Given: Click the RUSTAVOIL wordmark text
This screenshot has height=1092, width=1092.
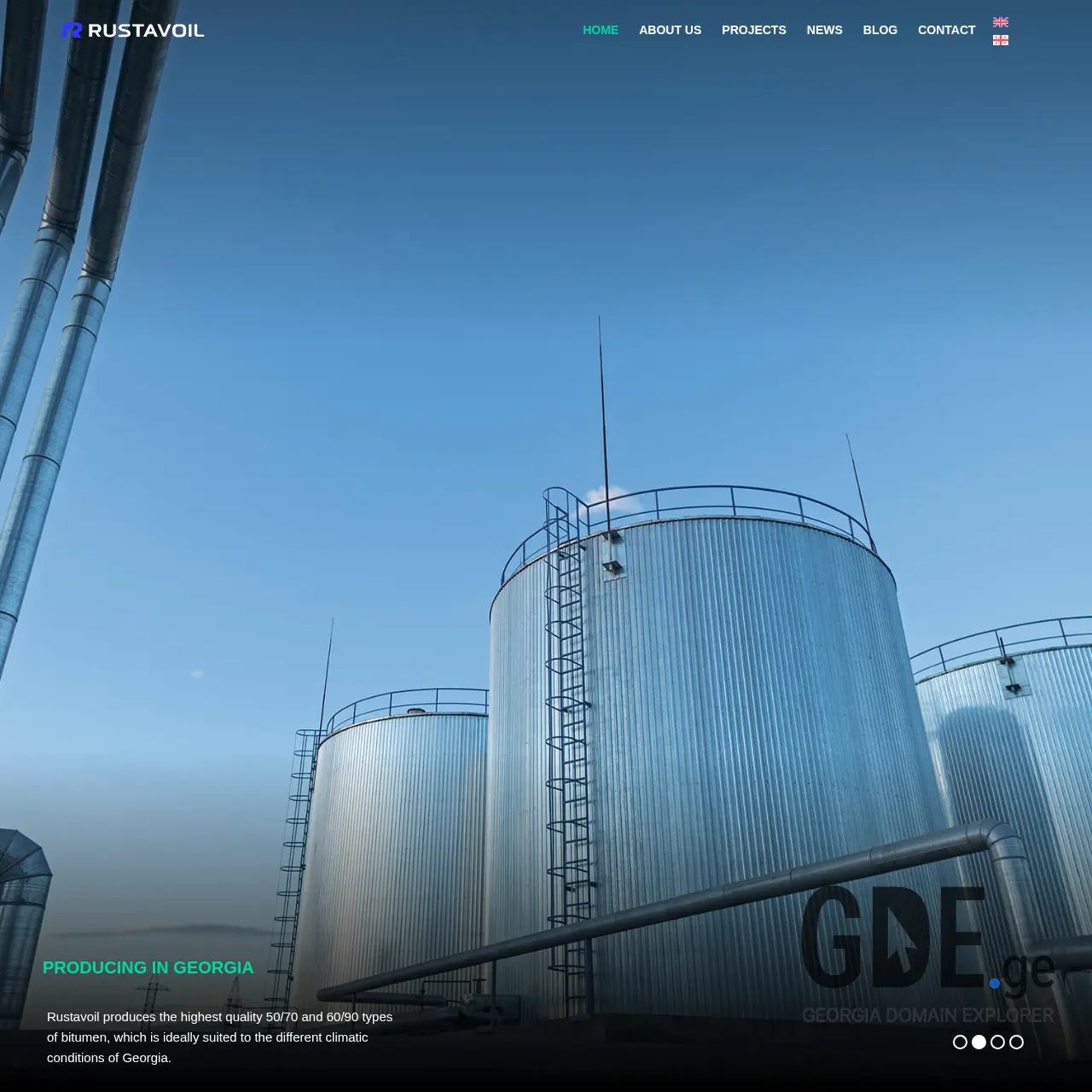Looking at the screenshot, I should tap(148, 30).
